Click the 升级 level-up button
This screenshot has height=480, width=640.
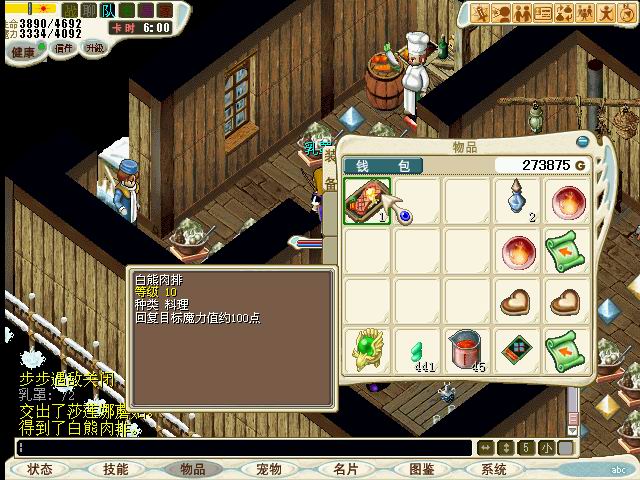click(94, 48)
